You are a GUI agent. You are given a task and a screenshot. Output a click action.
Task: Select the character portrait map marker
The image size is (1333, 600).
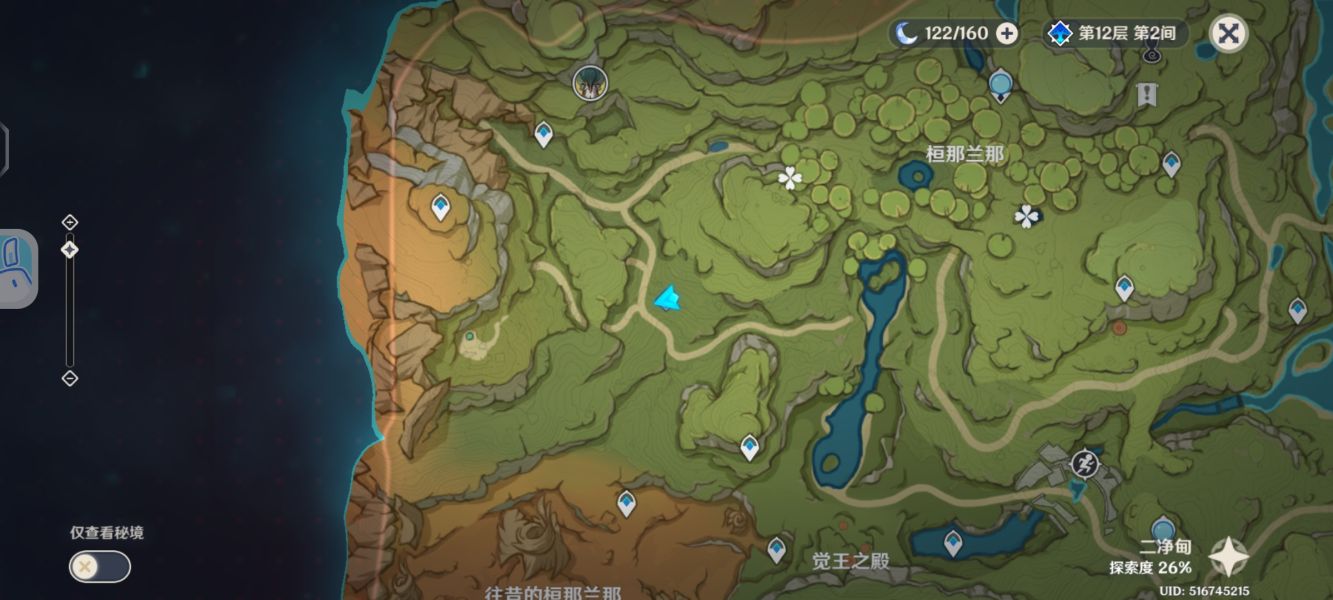(x=590, y=83)
